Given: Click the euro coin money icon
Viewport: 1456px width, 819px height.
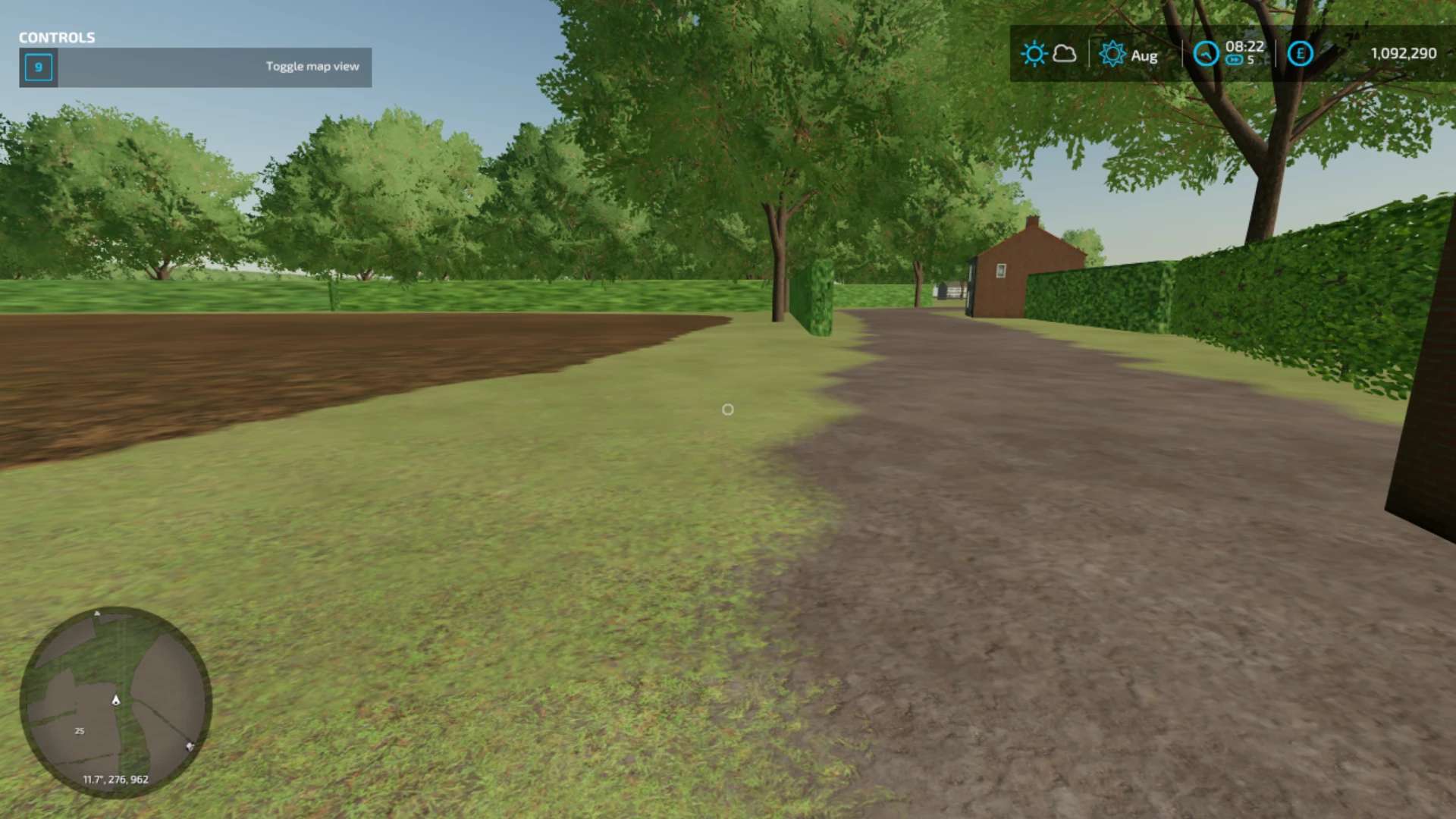Looking at the screenshot, I should (1300, 54).
